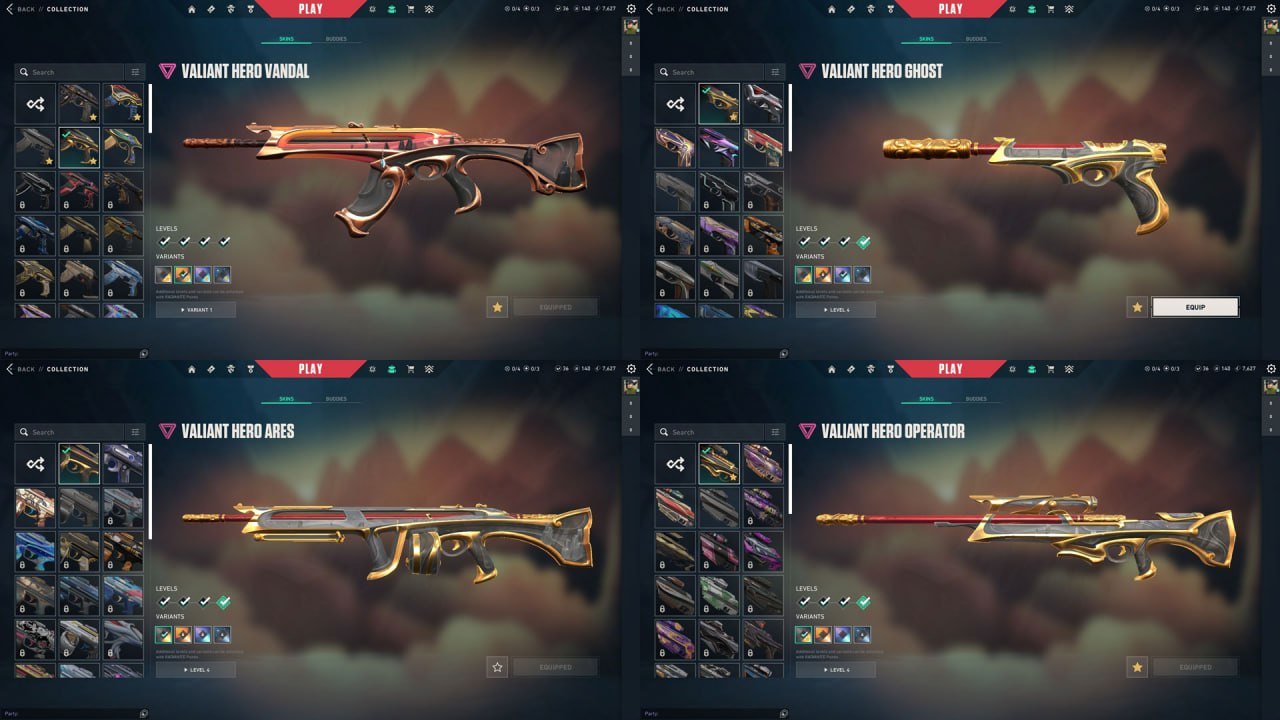This screenshot has height=720, width=1280.
Task: Click the Home icon in the navbar
Action: (x=190, y=8)
